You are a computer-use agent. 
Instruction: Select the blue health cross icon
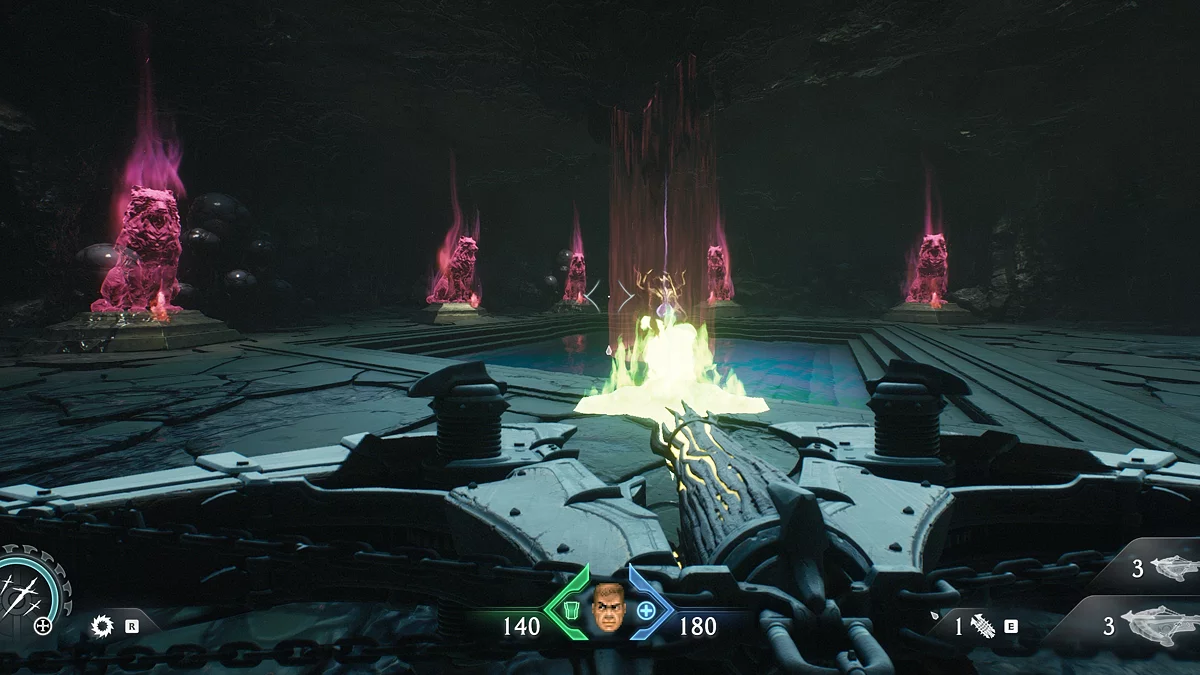(x=647, y=609)
